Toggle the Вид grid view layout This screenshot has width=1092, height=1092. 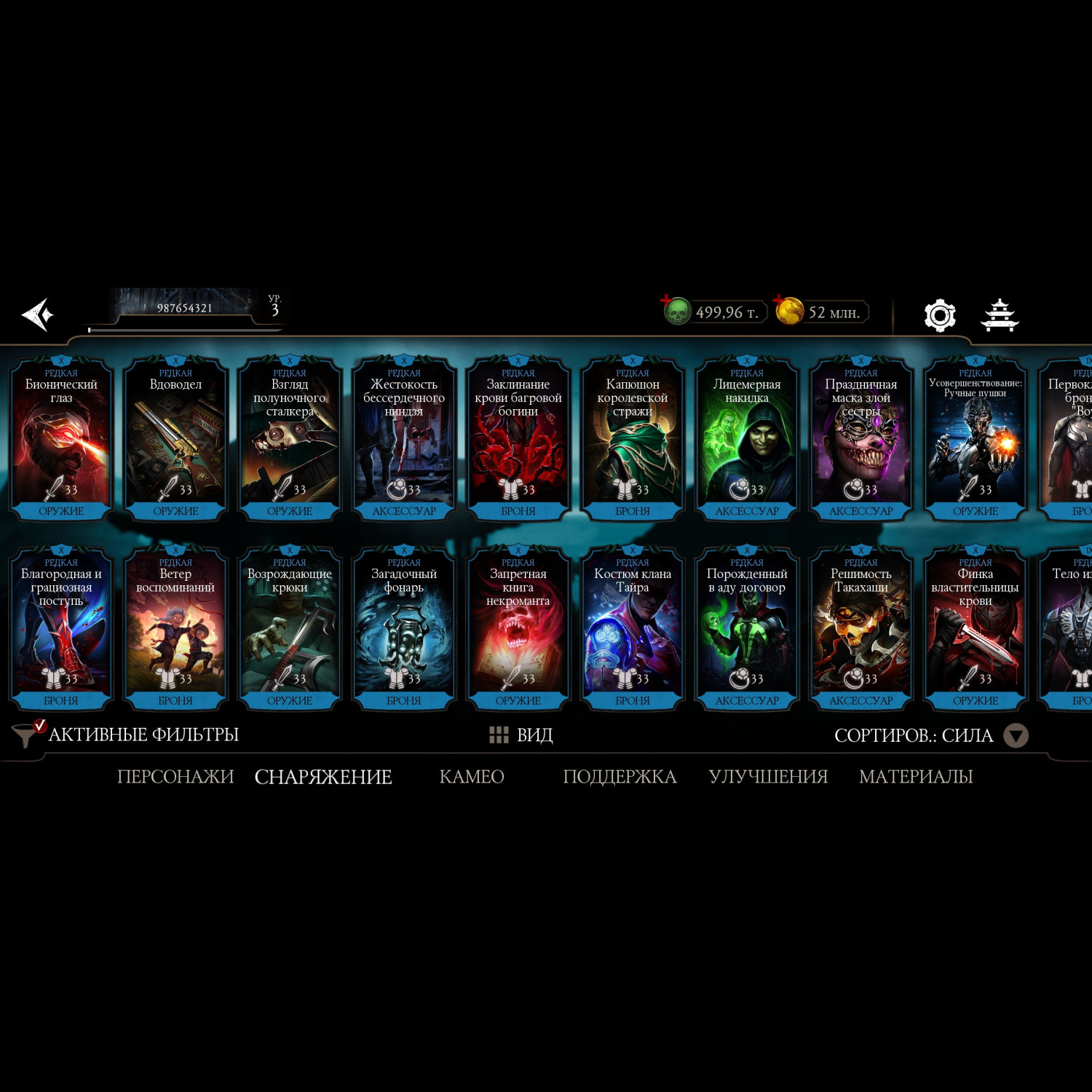521,735
